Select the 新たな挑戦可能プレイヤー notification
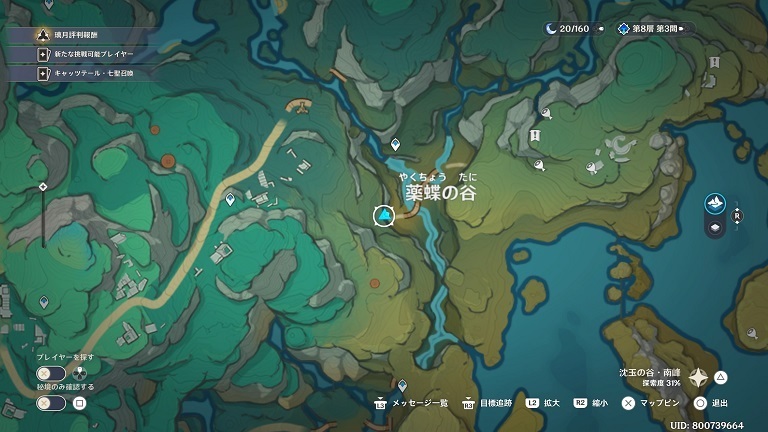 (x=90, y=54)
